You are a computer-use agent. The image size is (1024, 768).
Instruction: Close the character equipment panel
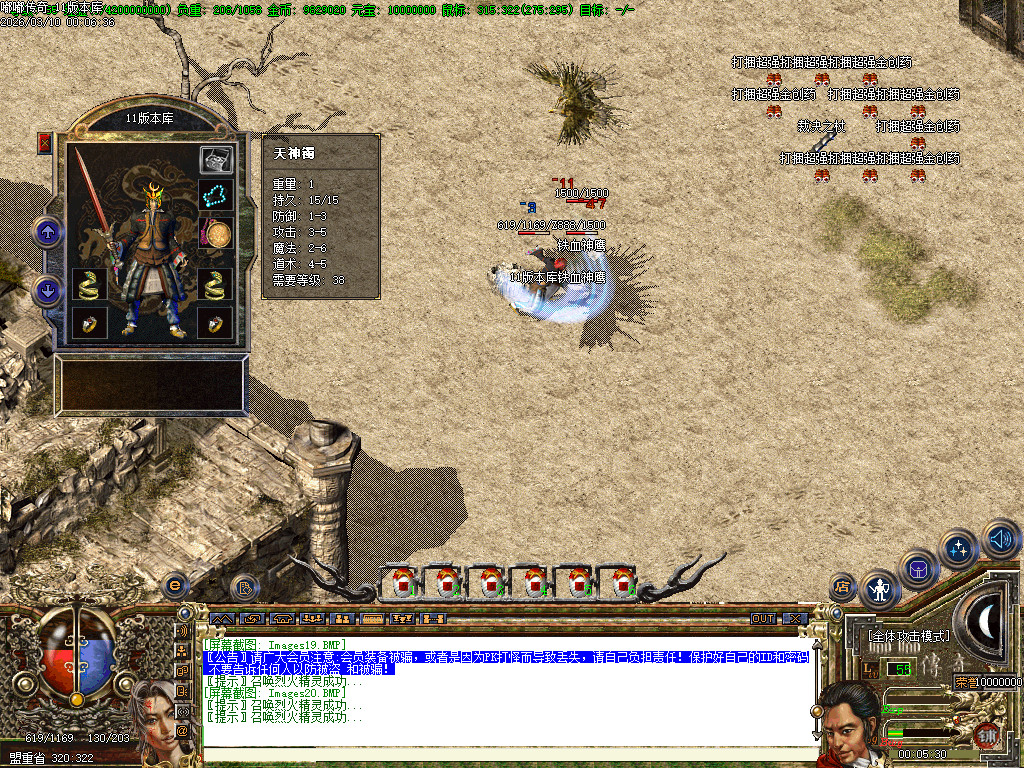coord(44,143)
